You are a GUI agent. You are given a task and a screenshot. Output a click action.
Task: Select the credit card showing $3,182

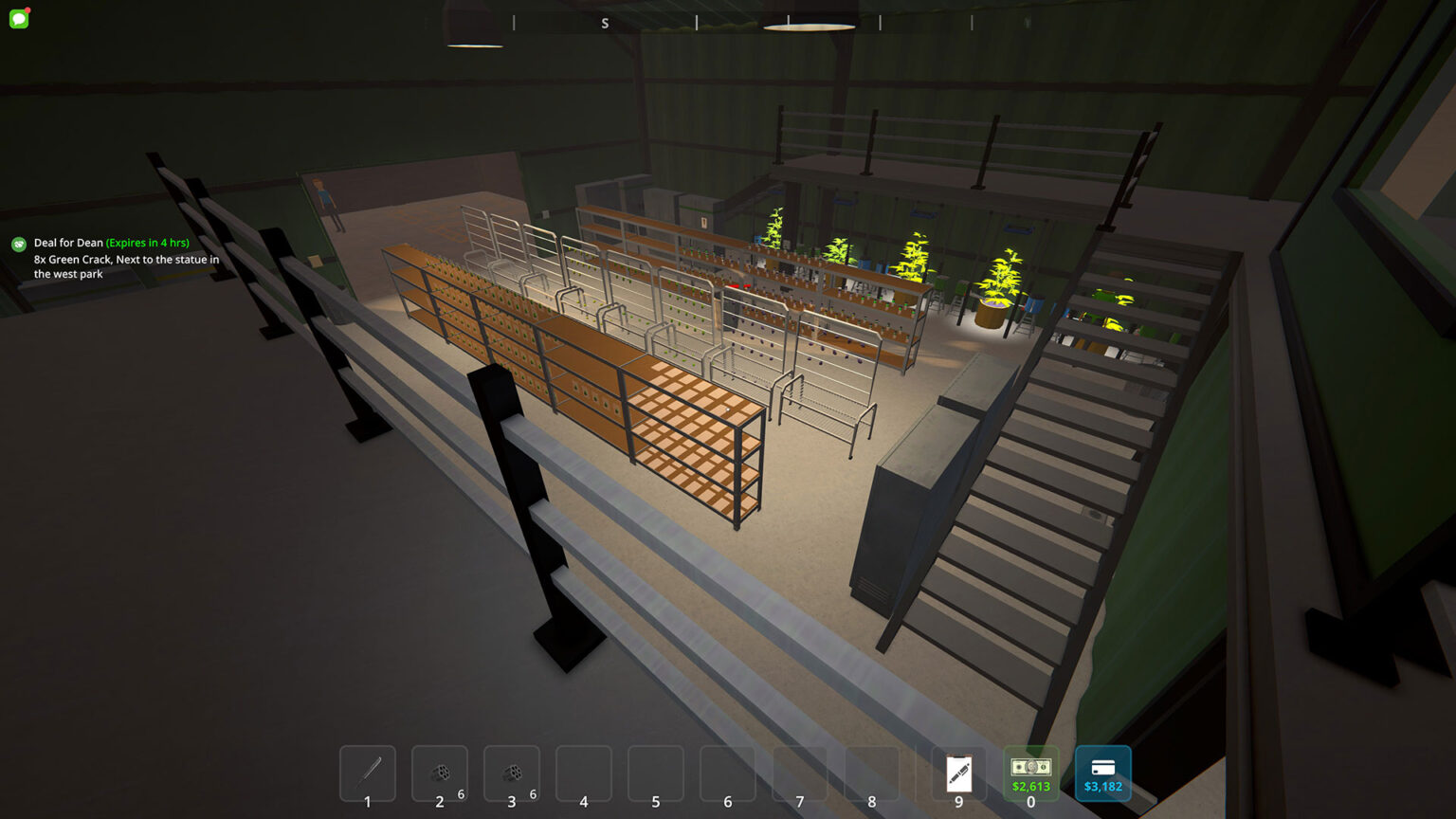pyautogui.click(x=1102, y=773)
